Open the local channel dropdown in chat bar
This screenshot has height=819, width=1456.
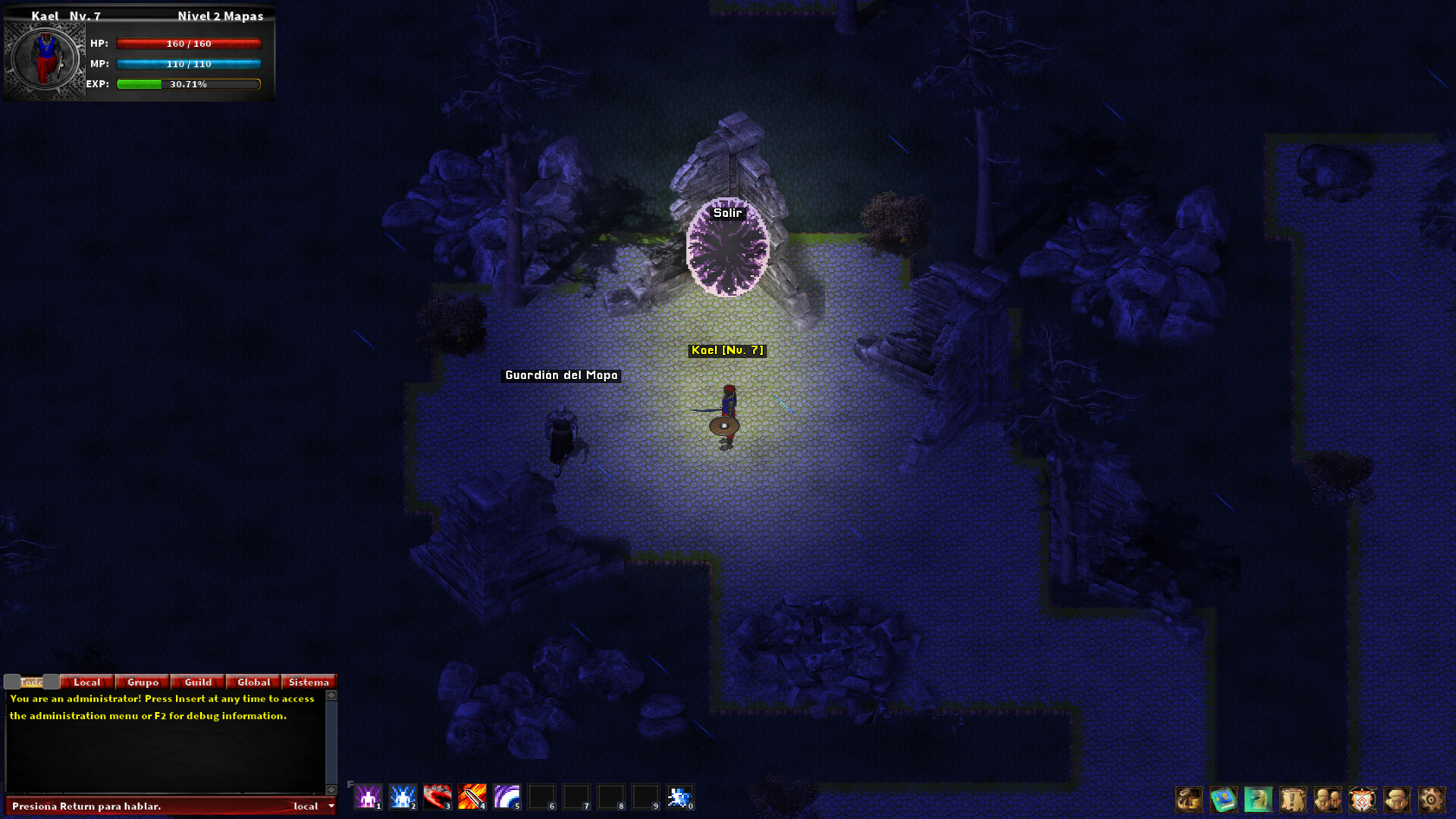[x=315, y=806]
